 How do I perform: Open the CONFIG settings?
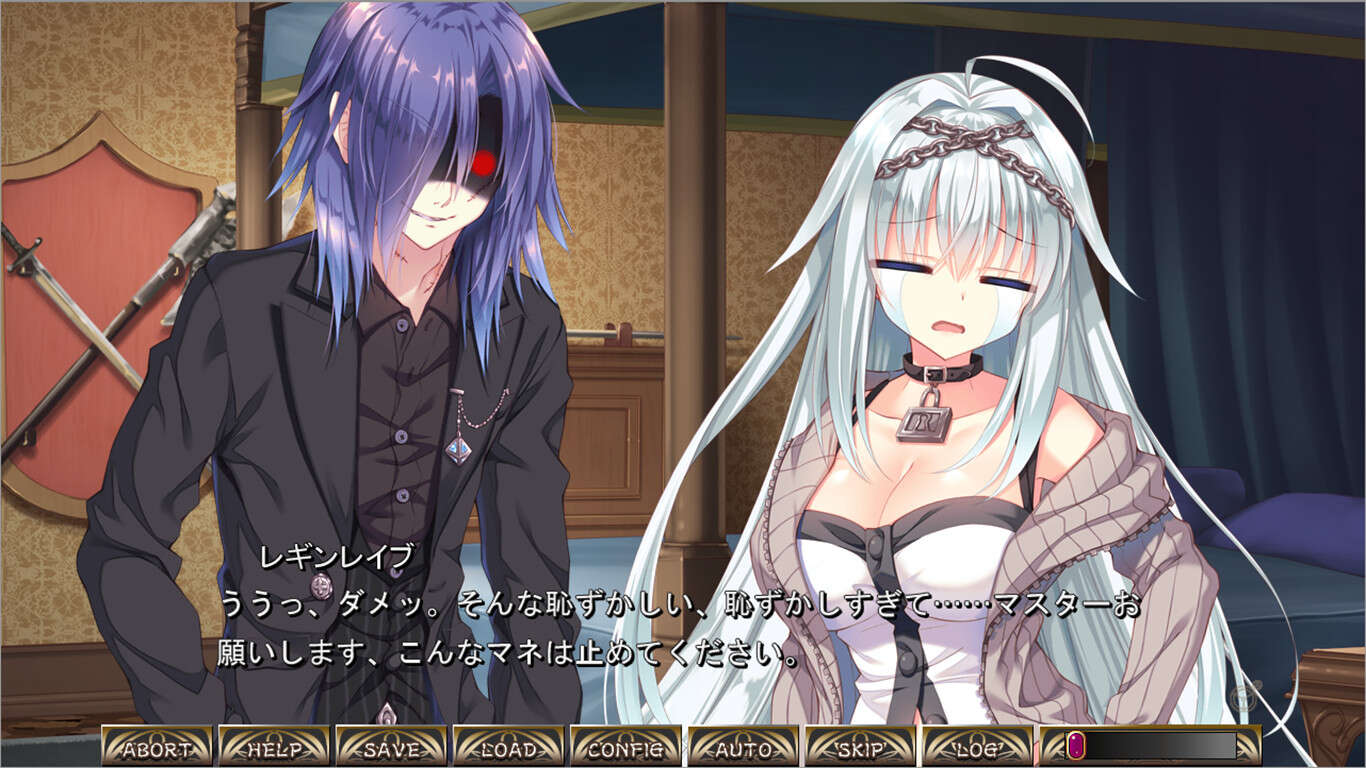[x=626, y=747]
